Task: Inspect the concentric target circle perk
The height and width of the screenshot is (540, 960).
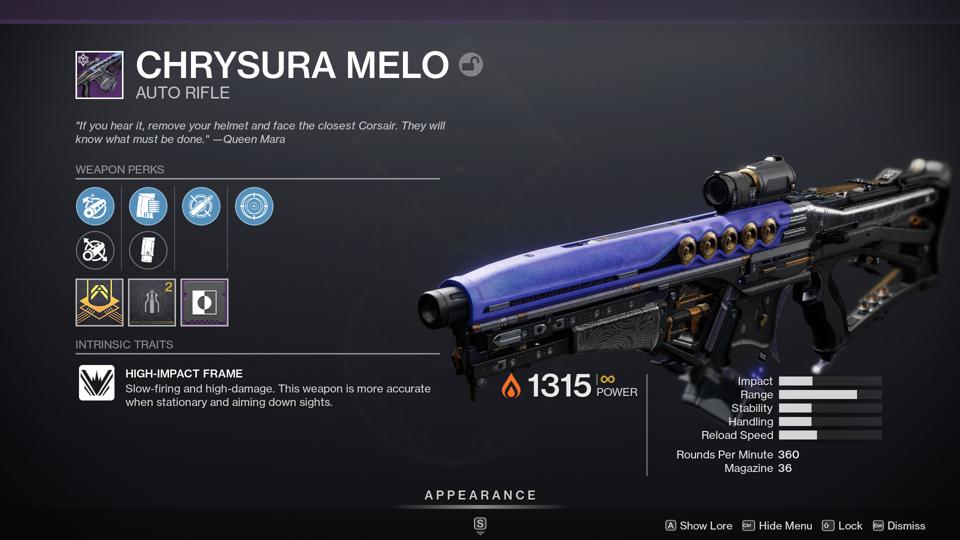Action: point(254,207)
